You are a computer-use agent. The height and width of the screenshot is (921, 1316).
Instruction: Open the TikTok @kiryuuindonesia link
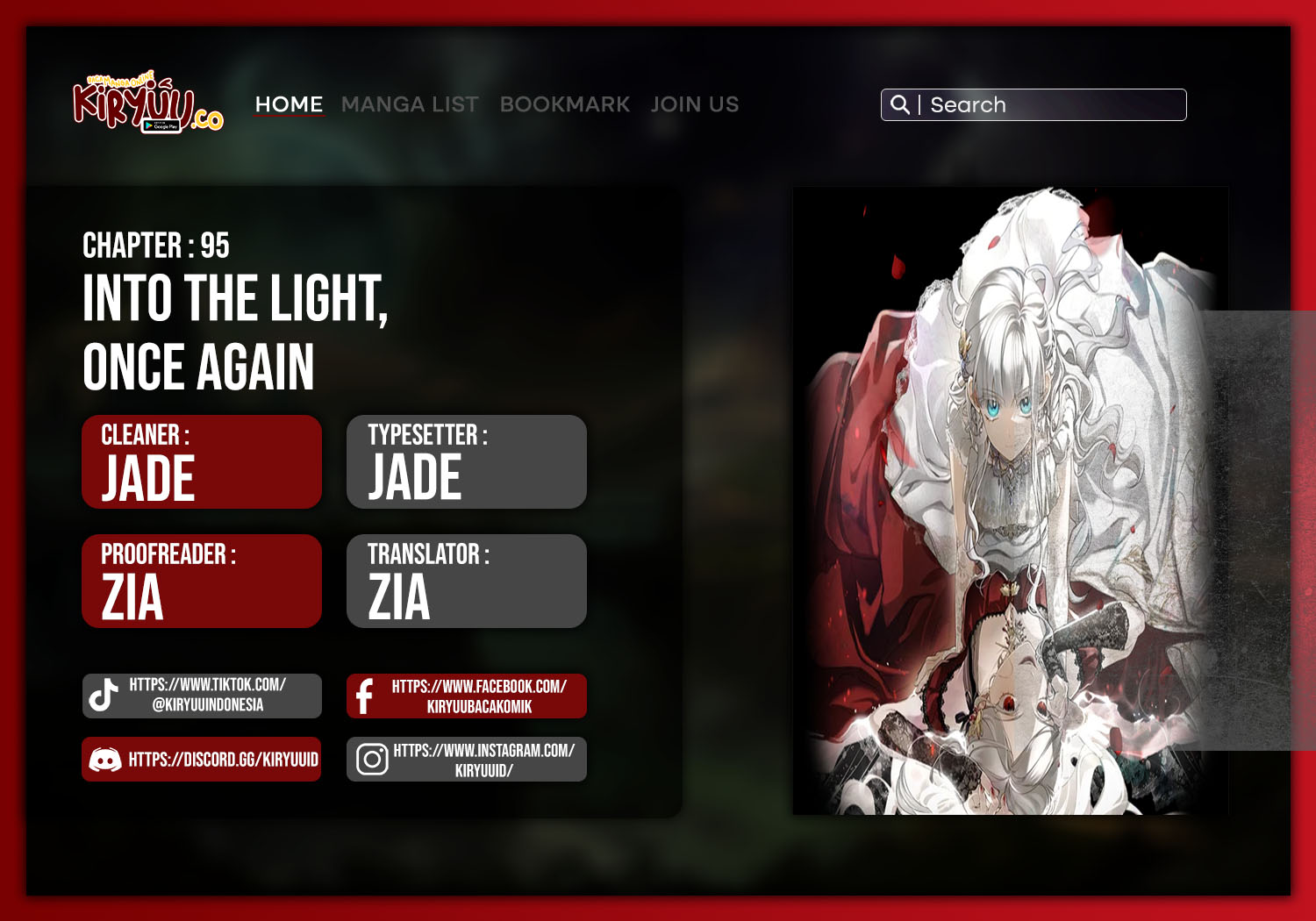(x=202, y=696)
